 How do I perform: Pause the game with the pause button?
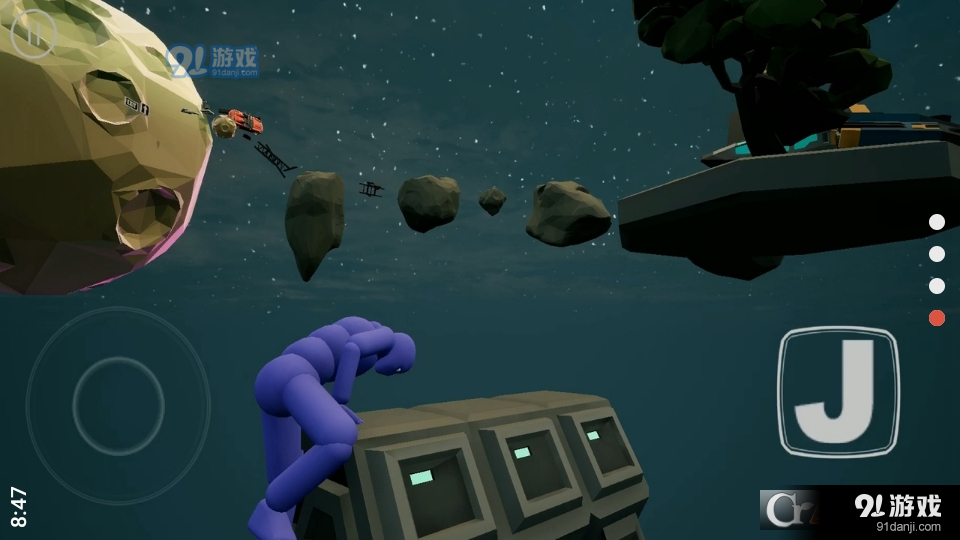click(x=34, y=35)
